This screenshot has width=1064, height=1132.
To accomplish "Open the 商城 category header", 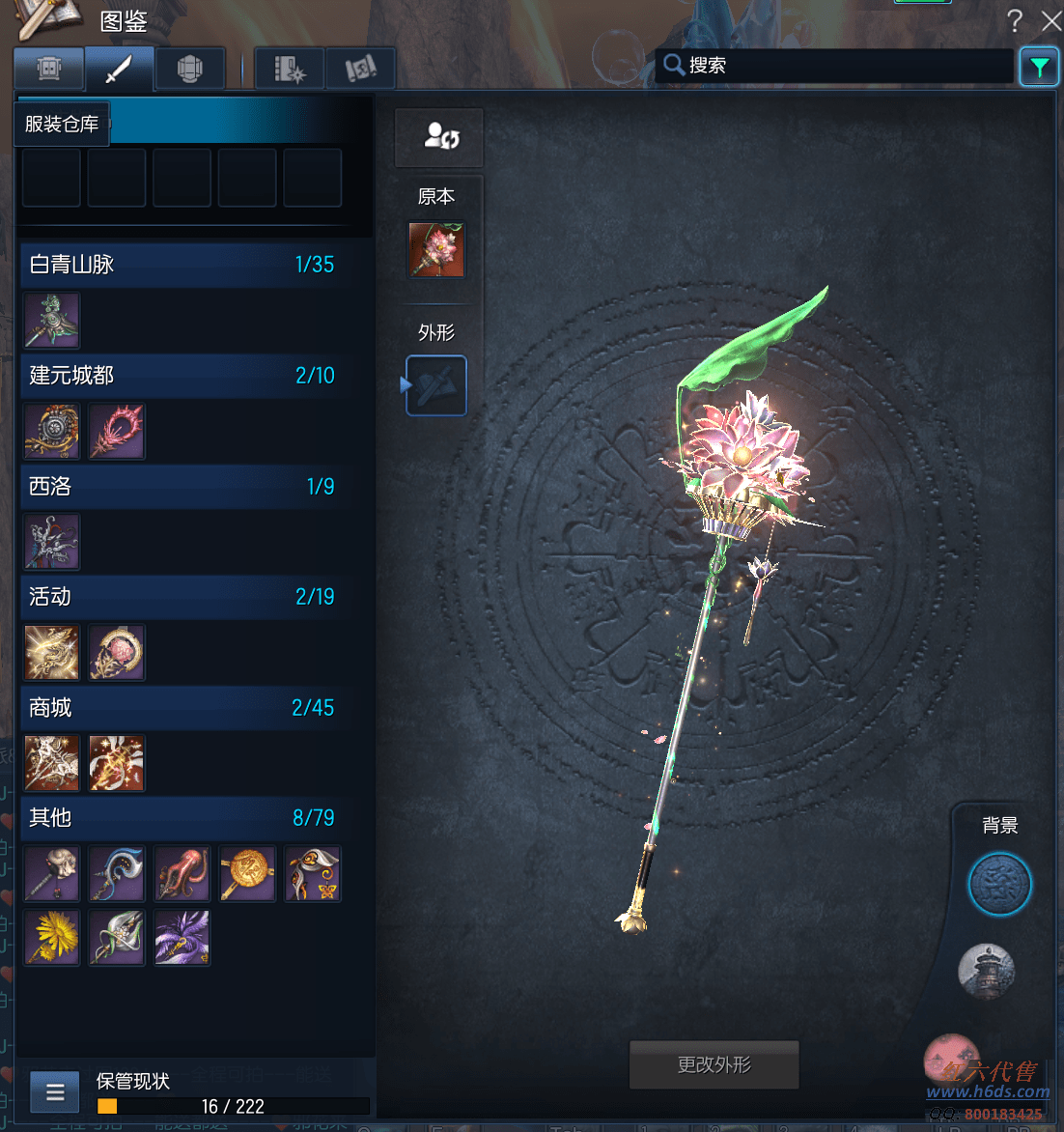I will tap(182, 708).
